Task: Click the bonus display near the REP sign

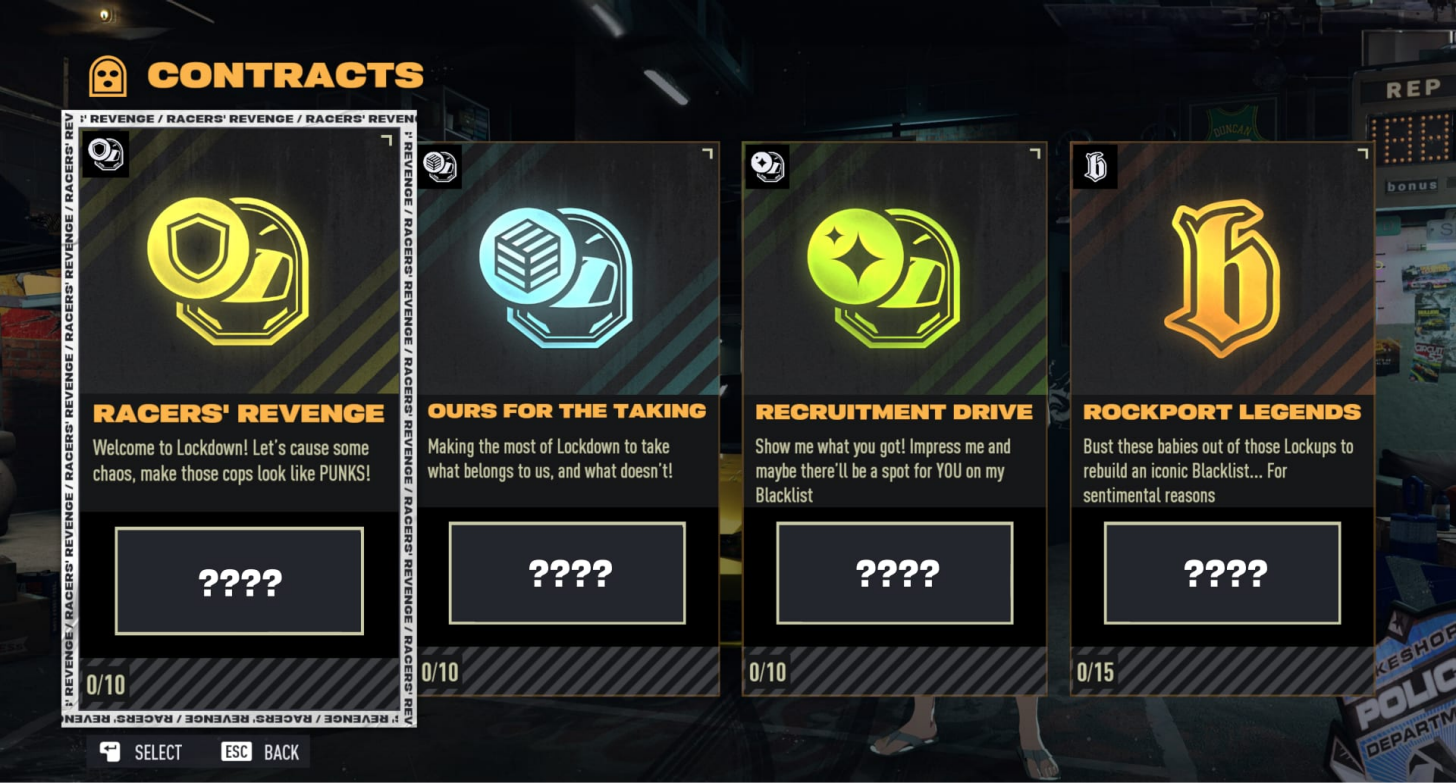Action: tap(1414, 183)
